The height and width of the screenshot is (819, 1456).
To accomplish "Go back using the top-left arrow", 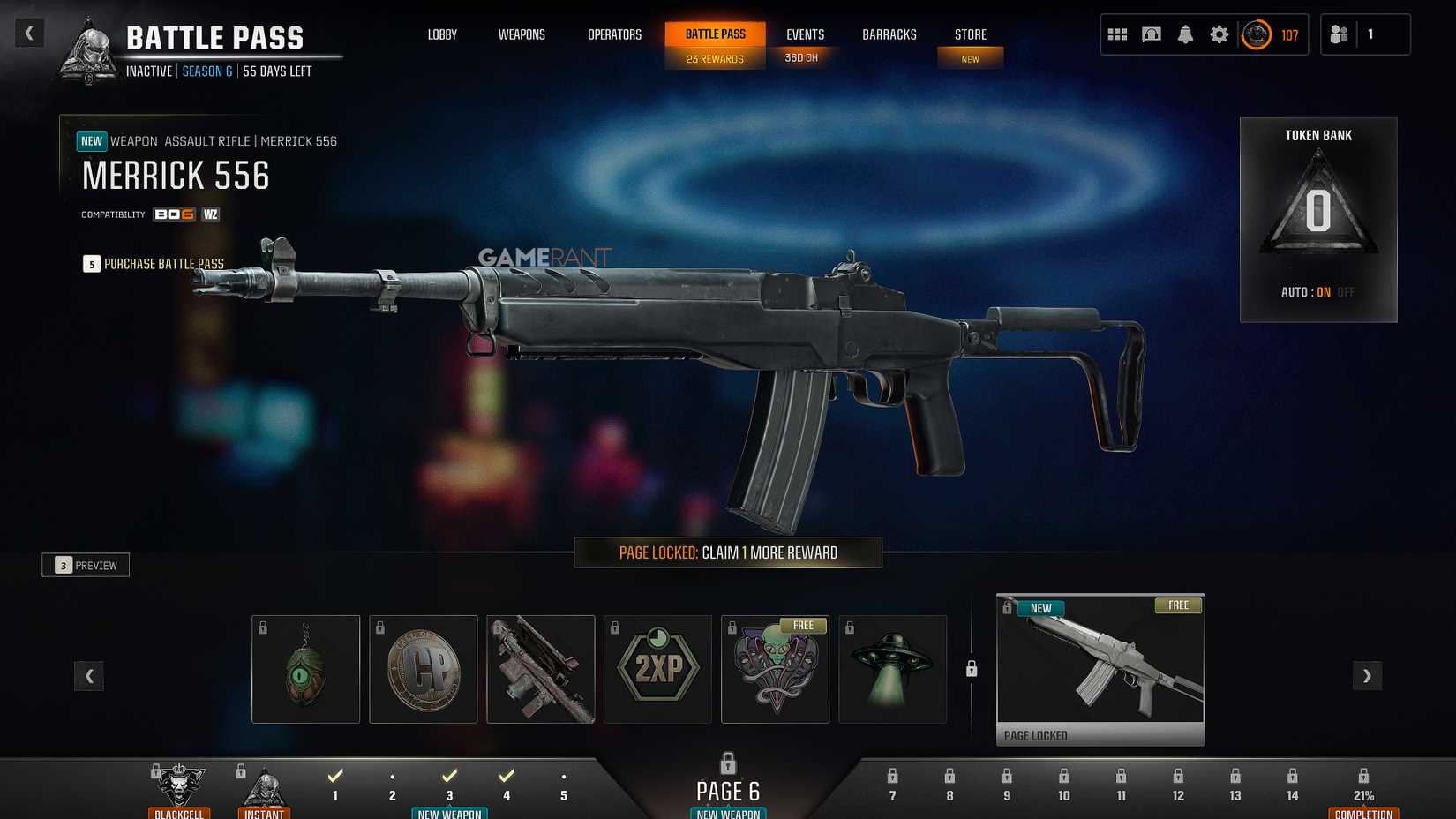I will pos(29,34).
